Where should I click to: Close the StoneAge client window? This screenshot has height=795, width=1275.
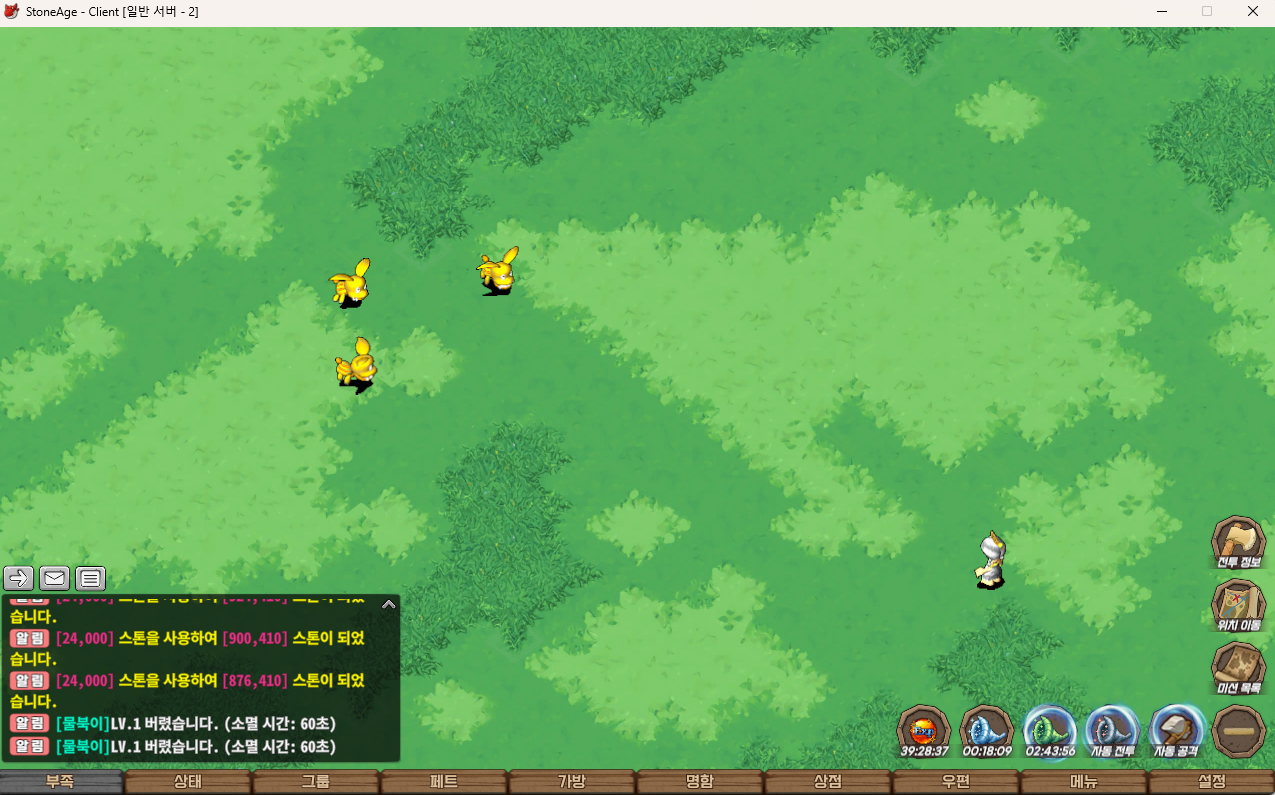point(1252,12)
